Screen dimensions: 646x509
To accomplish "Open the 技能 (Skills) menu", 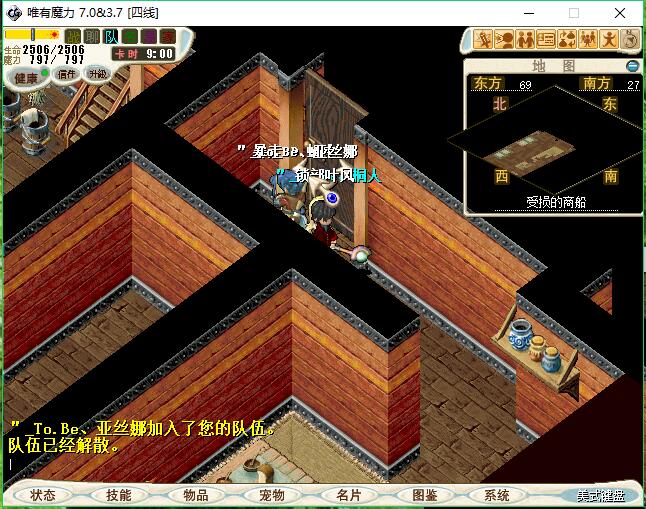I will tap(119, 495).
